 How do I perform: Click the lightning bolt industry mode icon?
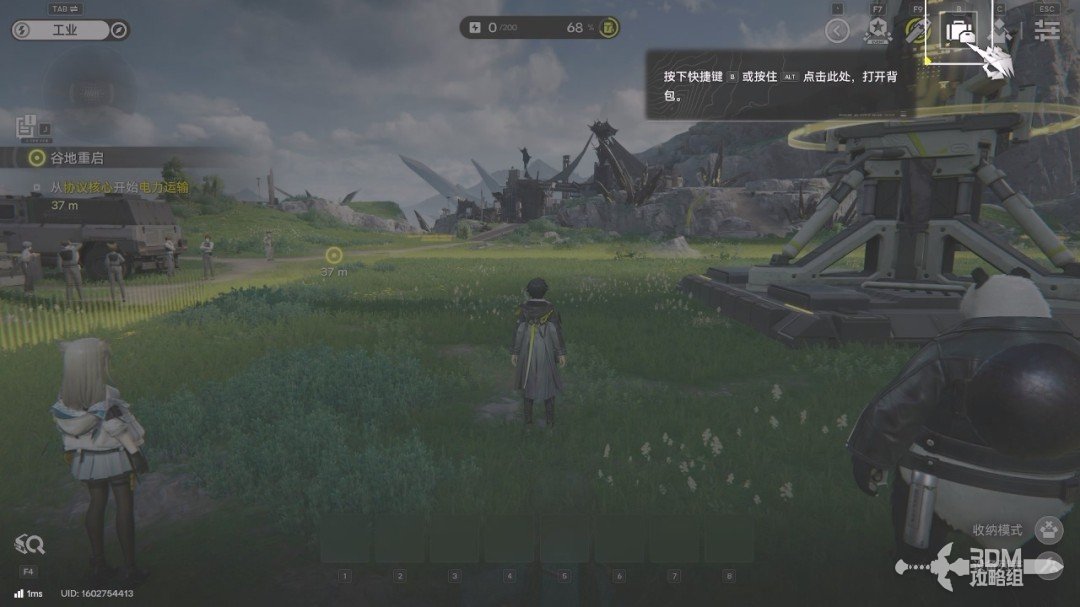point(22,30)
